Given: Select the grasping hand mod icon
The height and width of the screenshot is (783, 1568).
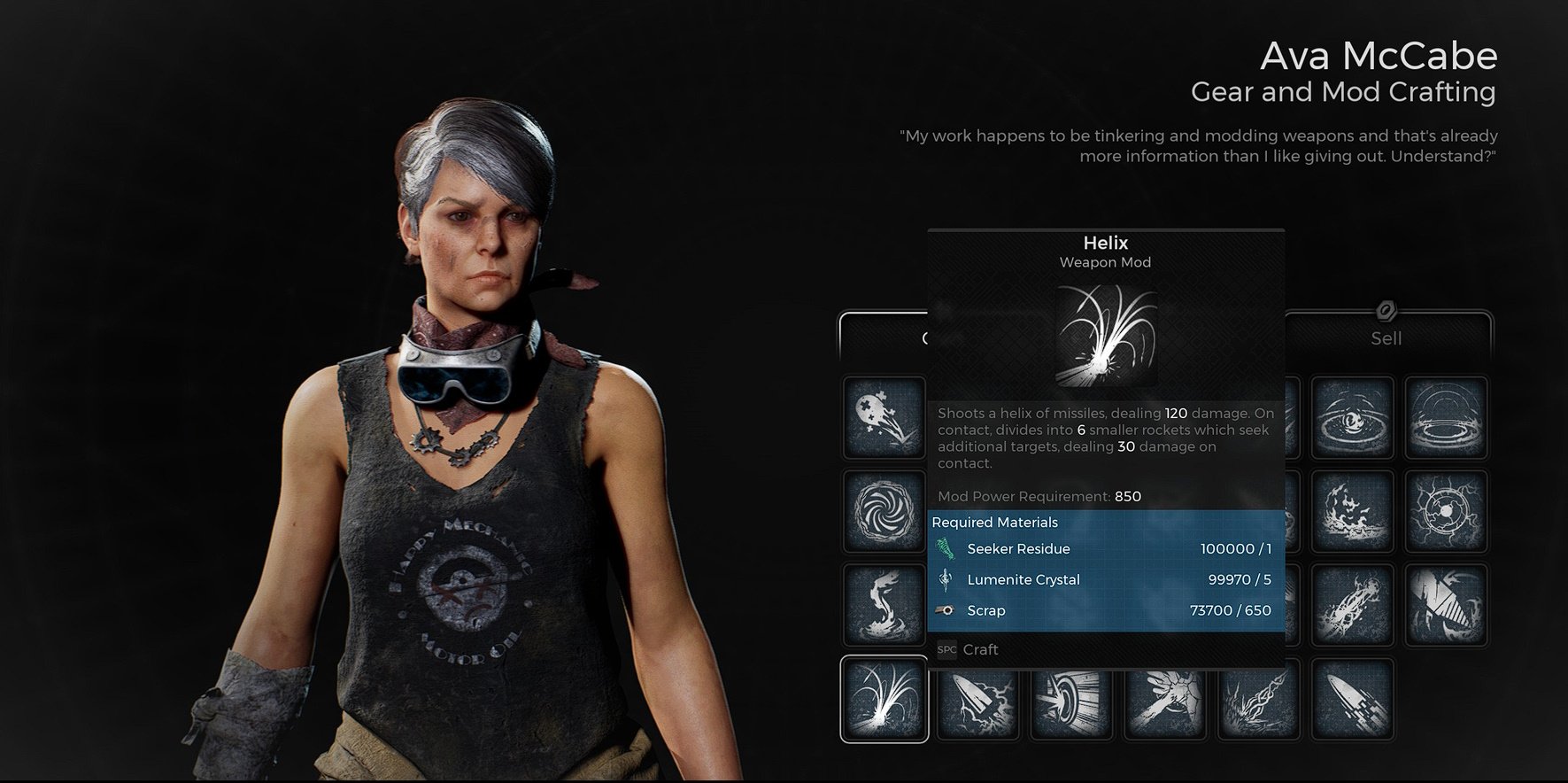Looking at the screenshot, I should [1164, 698].
